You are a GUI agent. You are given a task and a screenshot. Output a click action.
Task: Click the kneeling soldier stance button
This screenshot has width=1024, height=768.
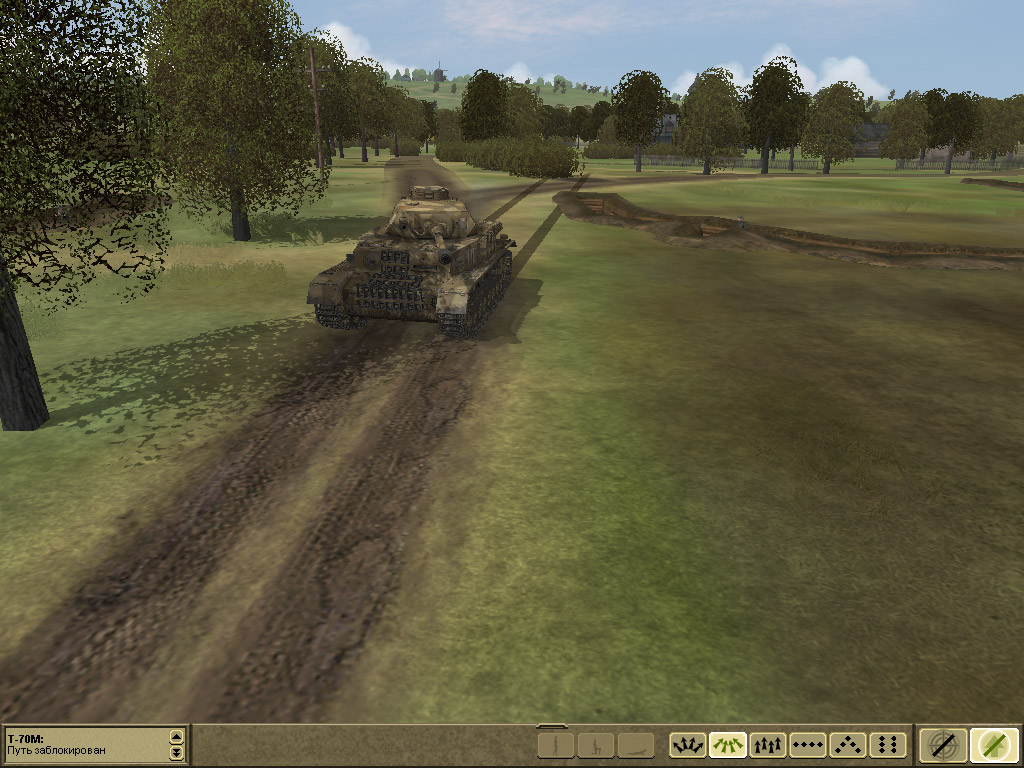[596, 745]
